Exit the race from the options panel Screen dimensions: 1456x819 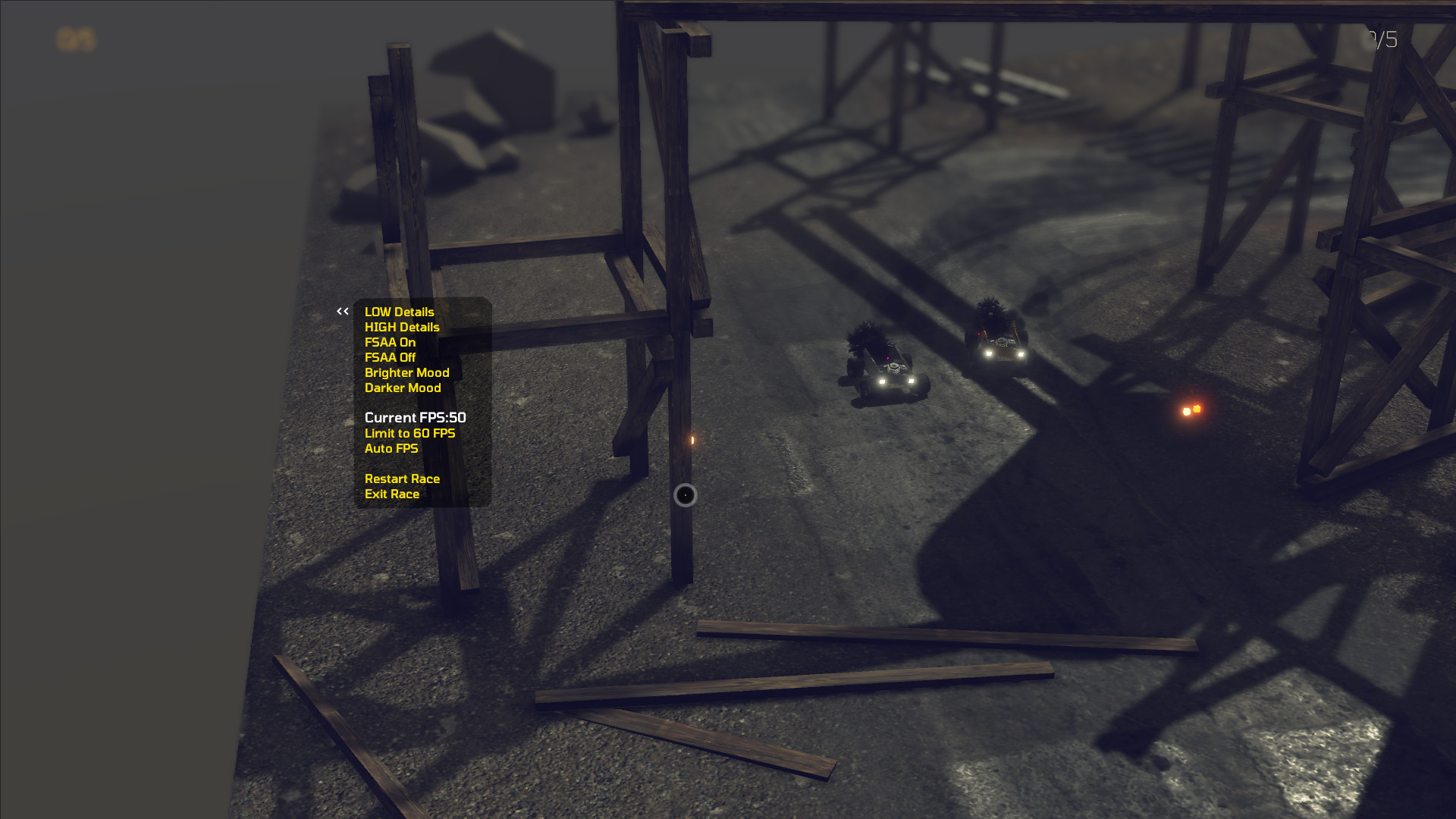(391, 494)
